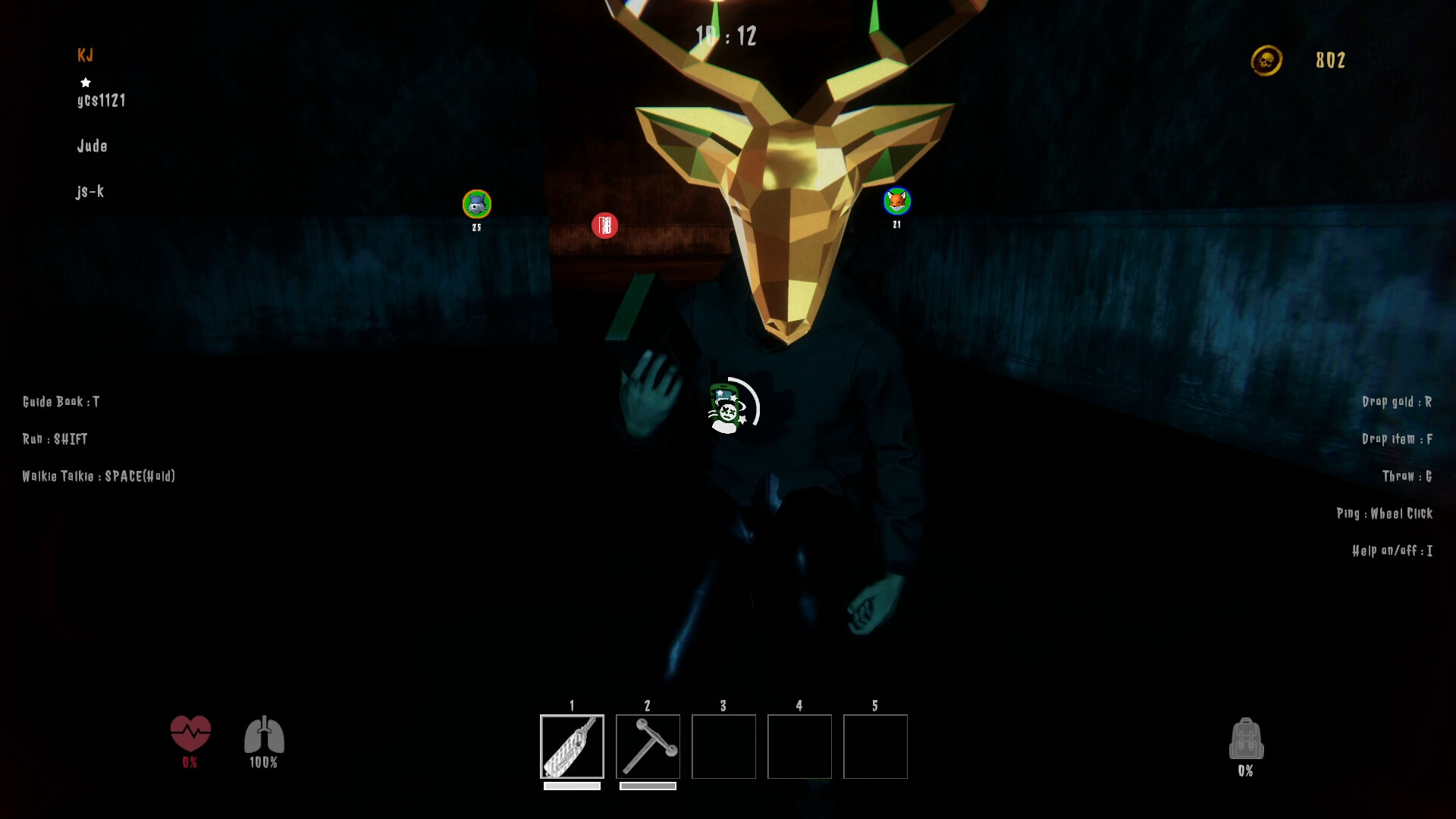Viewport: 1456px width, 819px height.
Task: Click the lungs stamina icon showing 100%
Action: (264, 733)
